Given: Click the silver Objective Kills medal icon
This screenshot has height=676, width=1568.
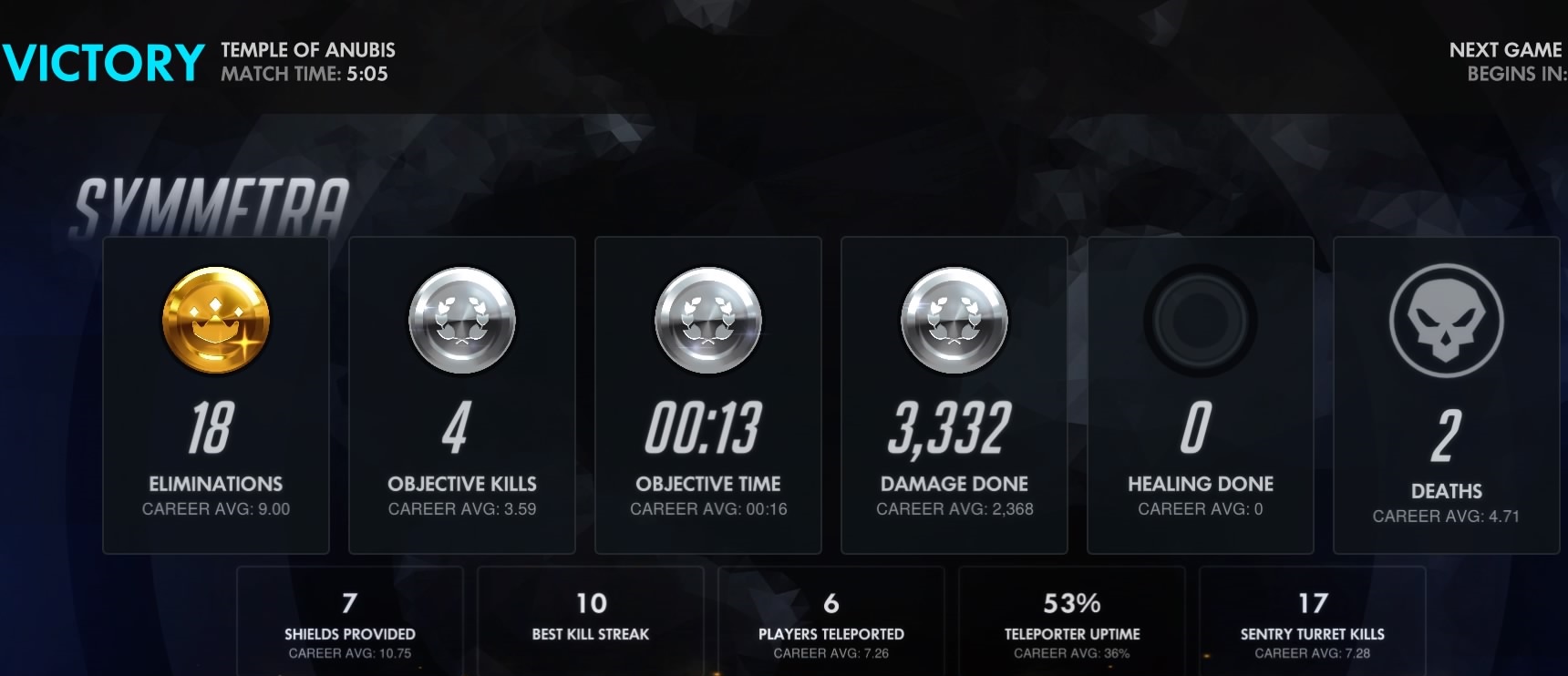Looking at the screenshot, I should coord(462,321).
